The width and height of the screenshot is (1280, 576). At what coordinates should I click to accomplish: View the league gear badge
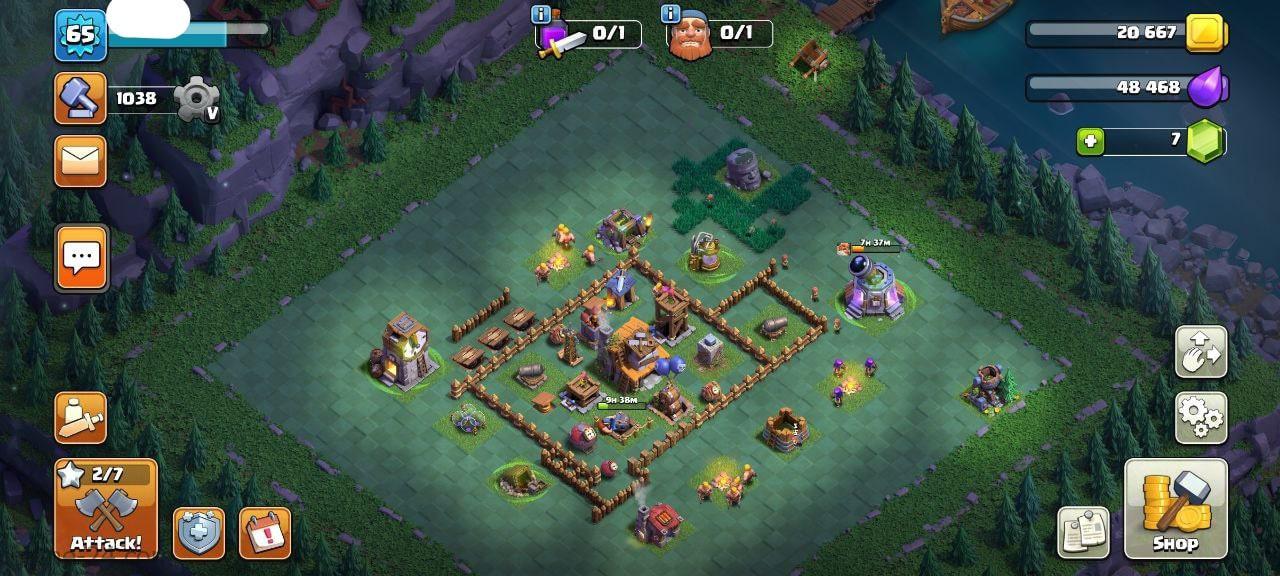click(194, 99)
